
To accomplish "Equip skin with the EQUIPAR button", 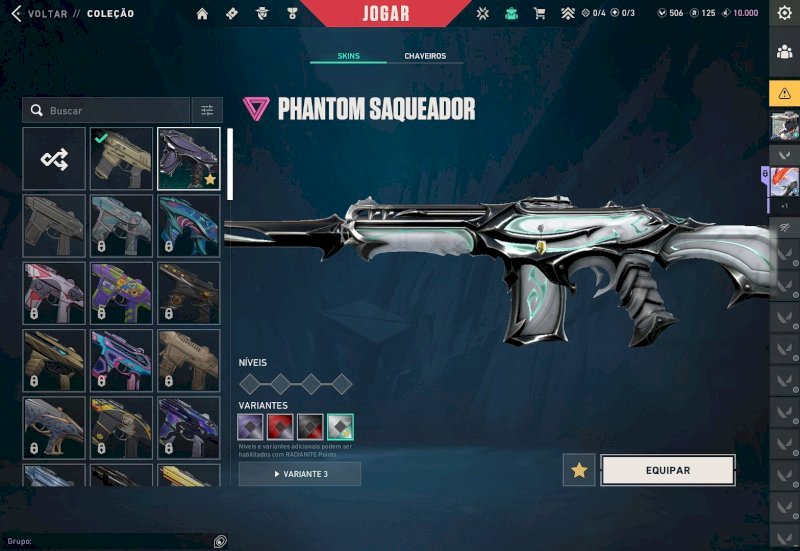I will pyautogui.click(x=667, y=470).
